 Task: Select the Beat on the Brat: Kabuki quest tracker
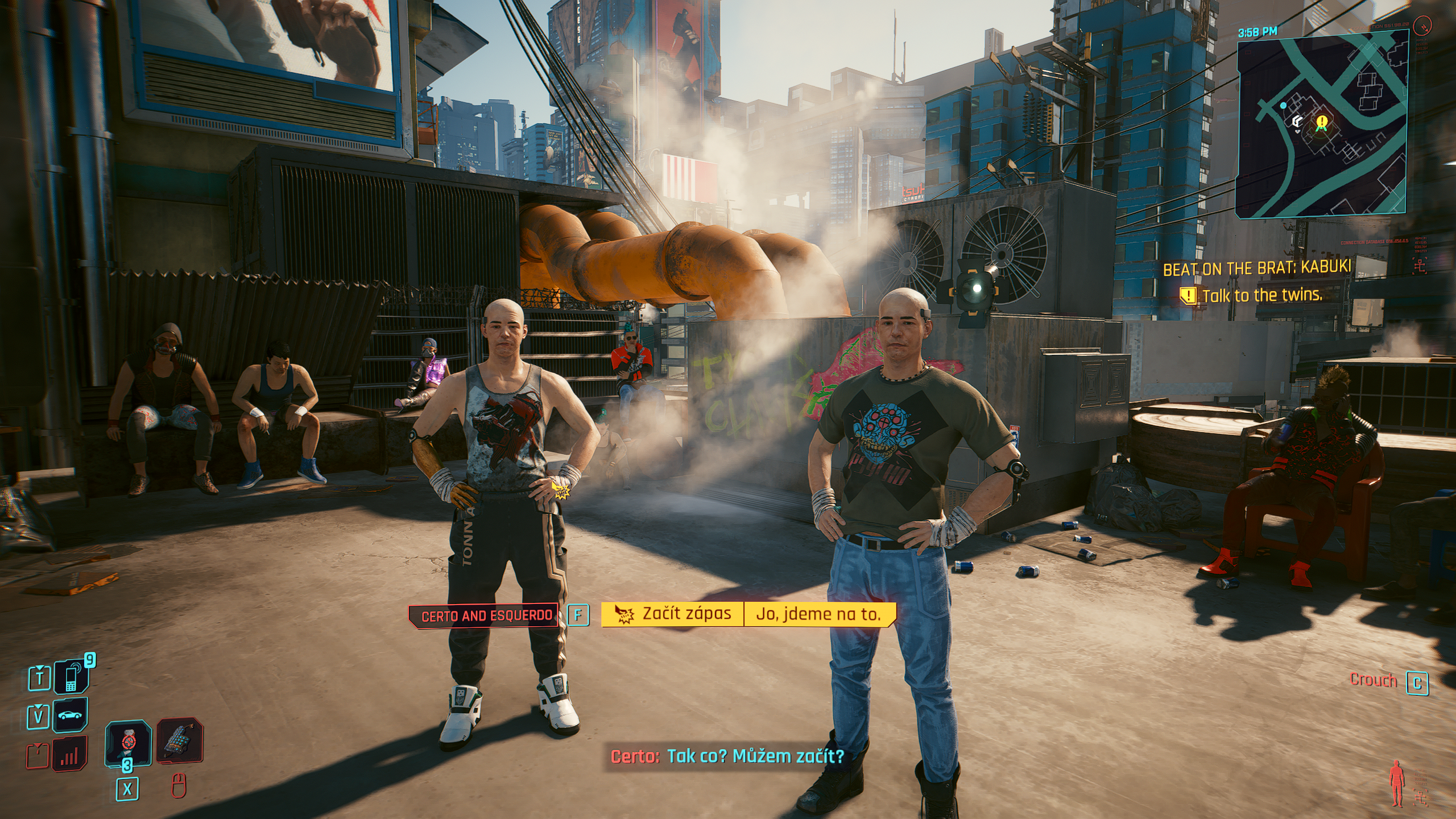[x=1256, y=268]
